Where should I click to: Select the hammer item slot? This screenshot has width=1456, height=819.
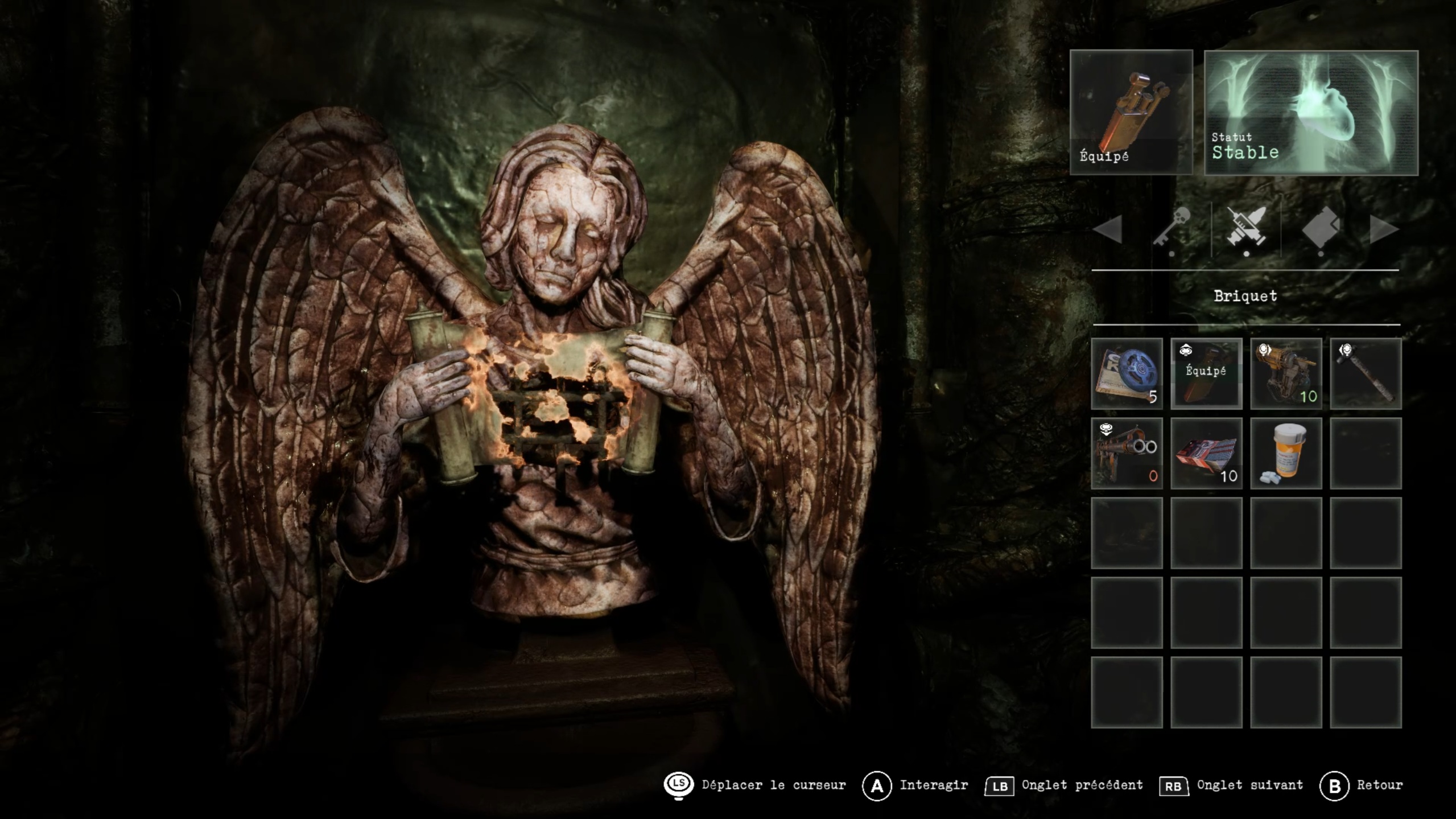[1366, 373]
